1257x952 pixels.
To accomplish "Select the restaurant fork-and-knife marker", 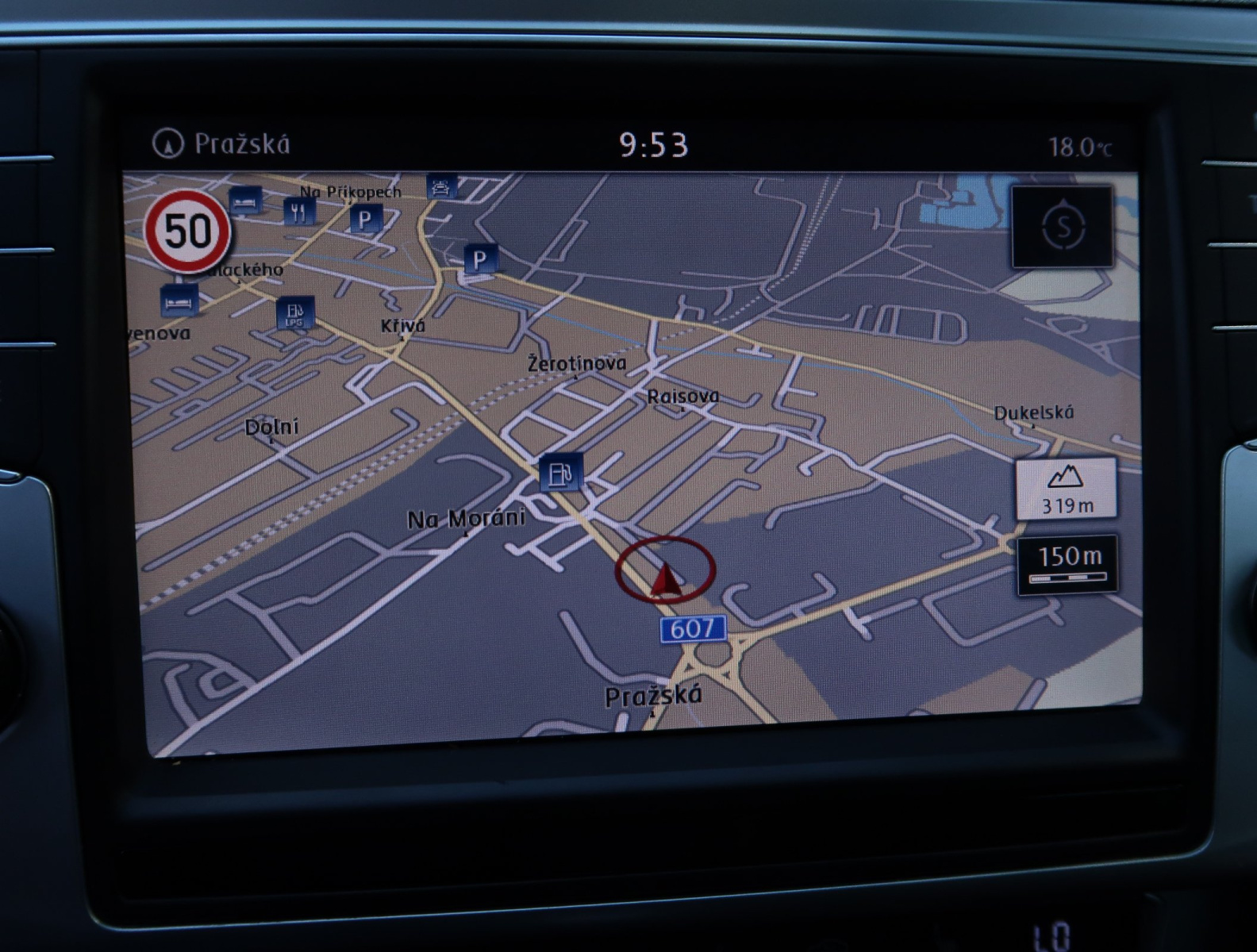I will pos(299,210).
